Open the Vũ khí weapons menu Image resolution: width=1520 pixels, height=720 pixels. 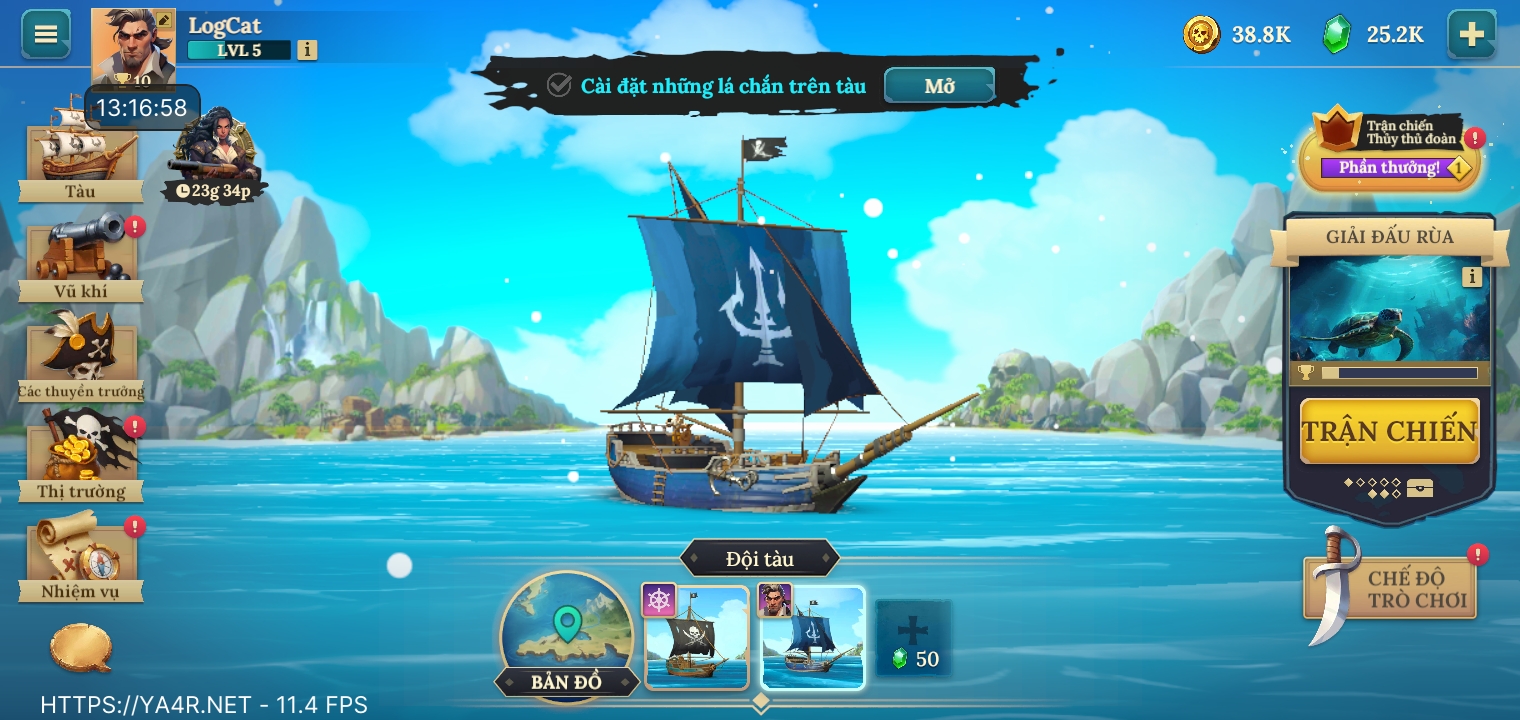tap(81, 255)
